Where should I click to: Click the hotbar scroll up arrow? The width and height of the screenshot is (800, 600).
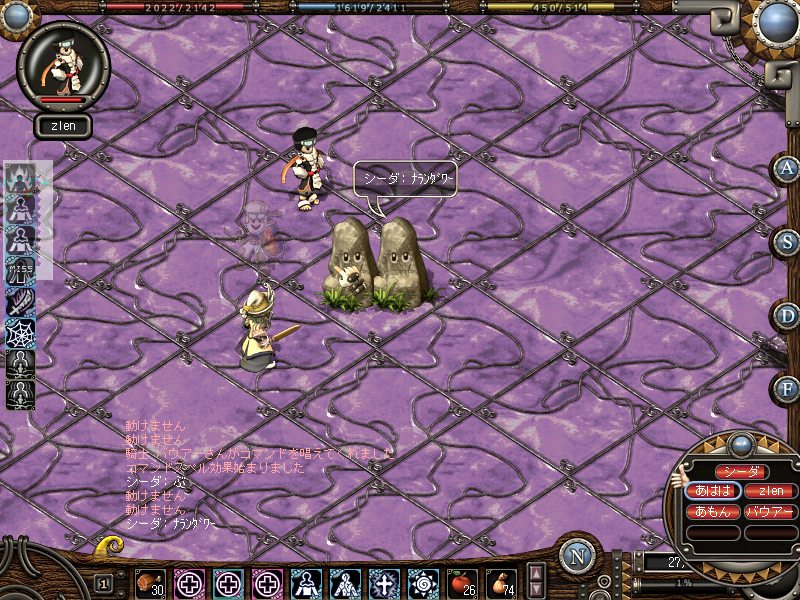point(535,573)
